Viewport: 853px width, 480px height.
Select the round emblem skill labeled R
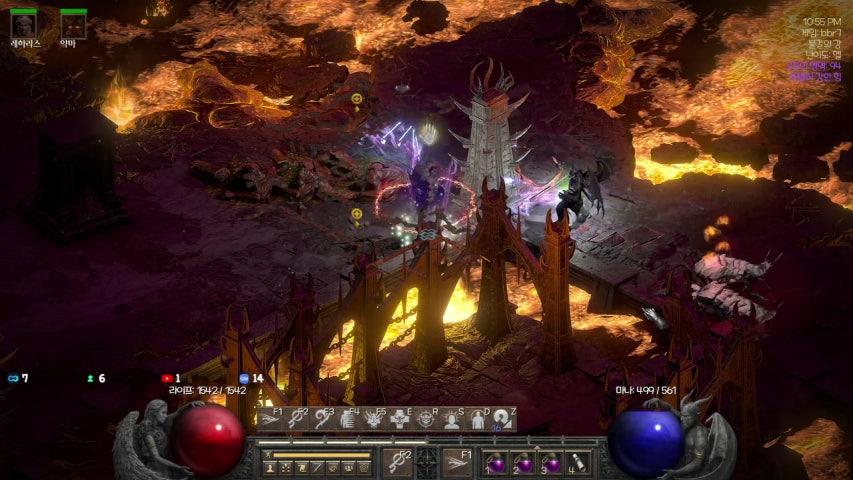[426, 419]
